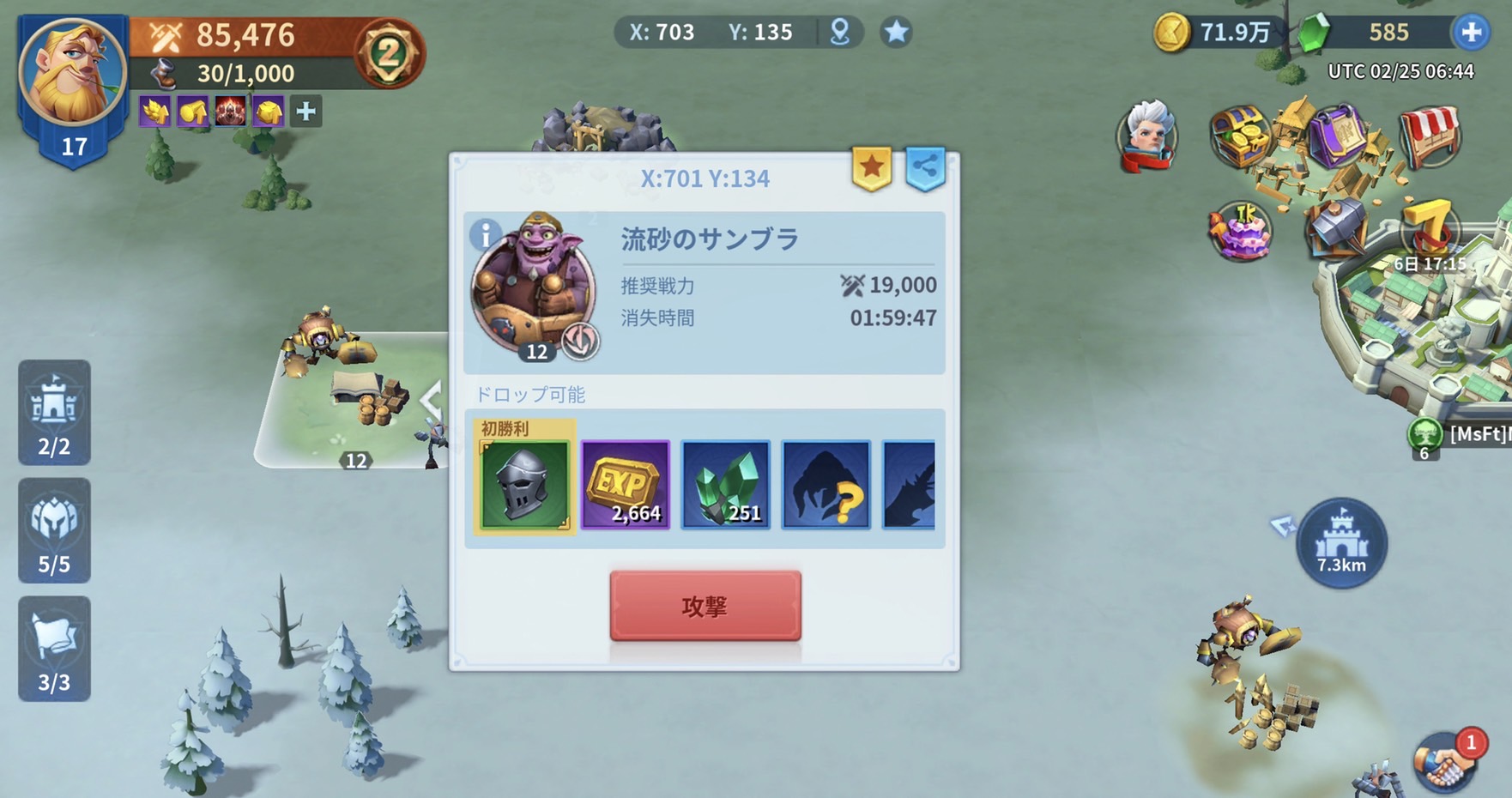The image size is (1512, 798).
Task: Return to castle via 7.3km button
Action: (x=1341, y=544)
